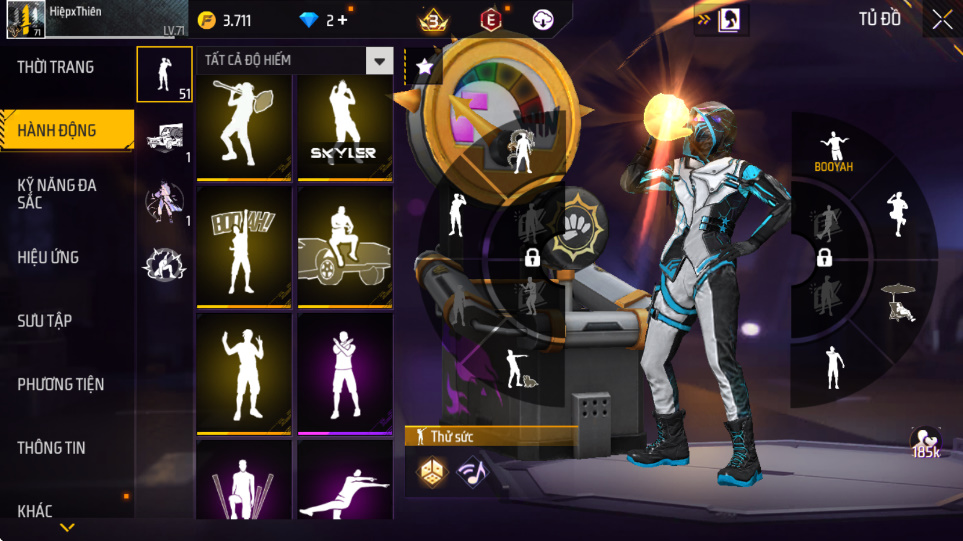Activate the dice random emote icon
The height and width of the screenshot is (541, 963).
432,471
